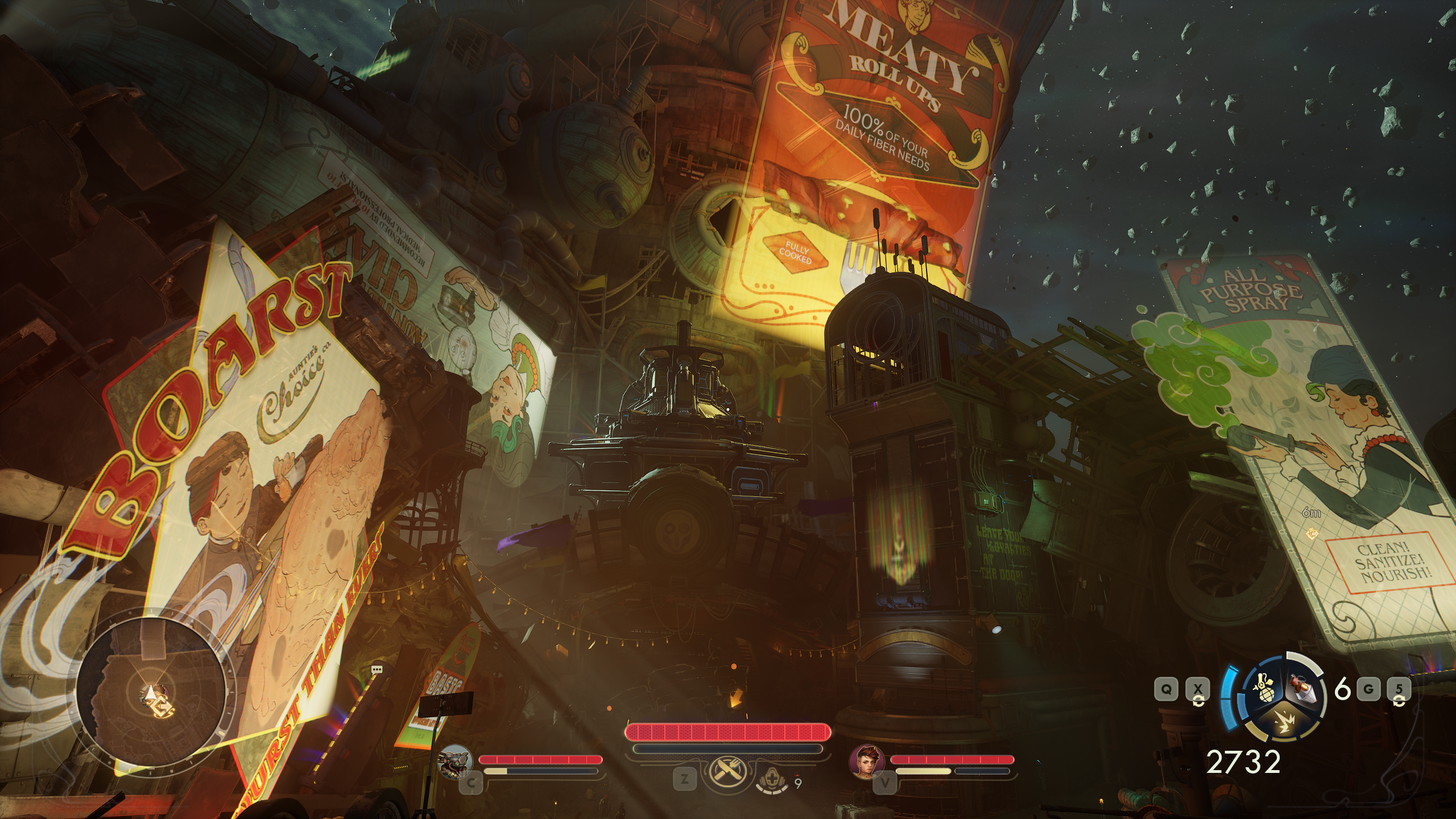Click the speech bubble interaction marker
This screenshot has height=819, width=1456.
(376, 670)
